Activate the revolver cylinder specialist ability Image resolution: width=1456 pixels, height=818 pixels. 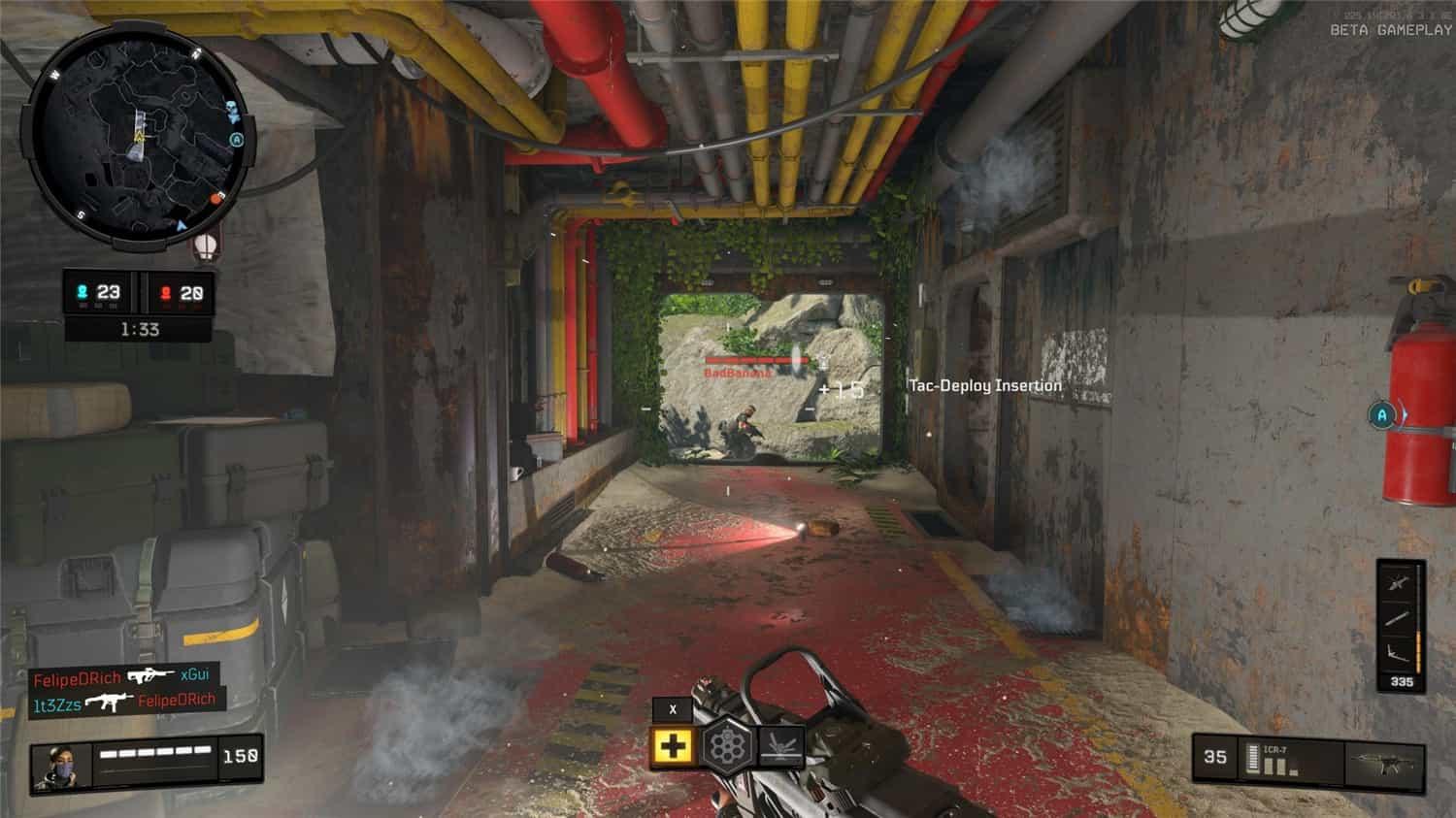point(727,746)
